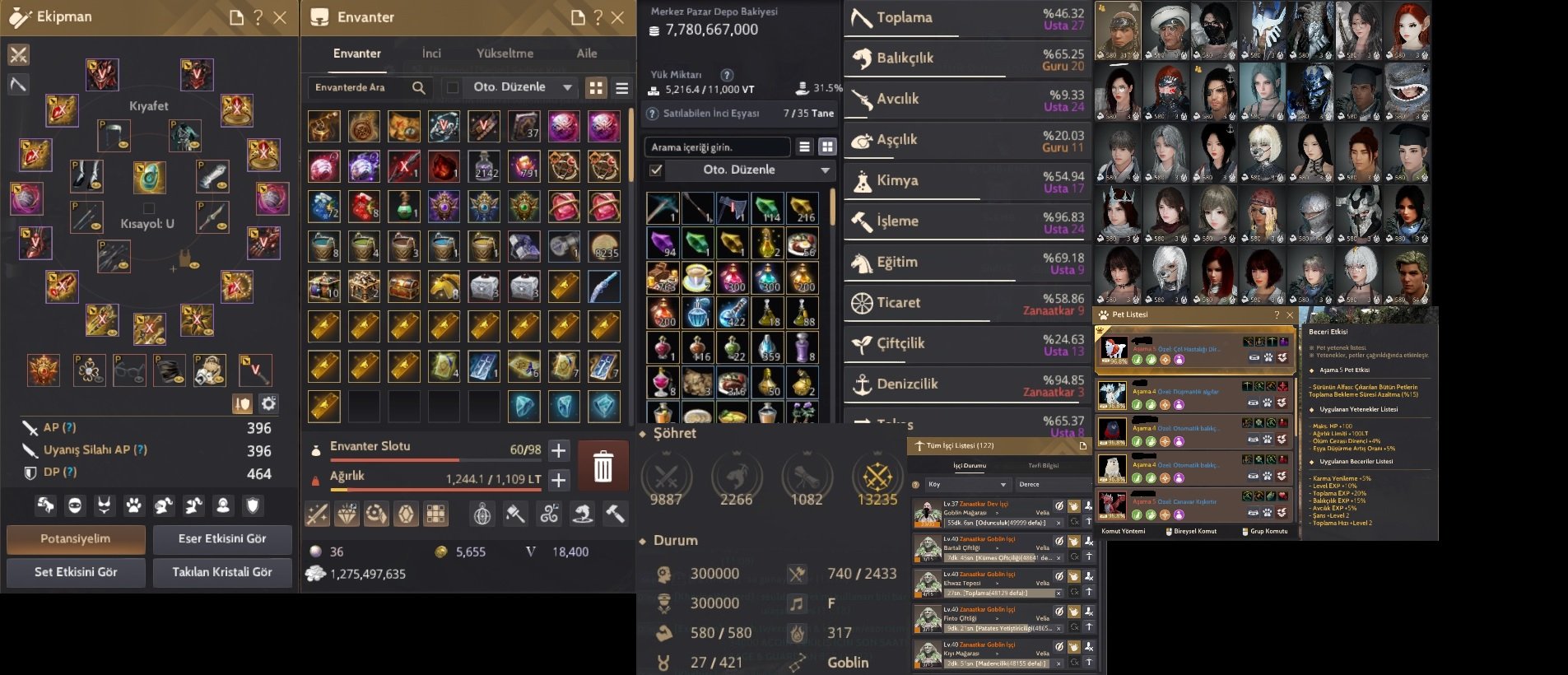Click the pet paw icon under equipment panel

point(133,504)
